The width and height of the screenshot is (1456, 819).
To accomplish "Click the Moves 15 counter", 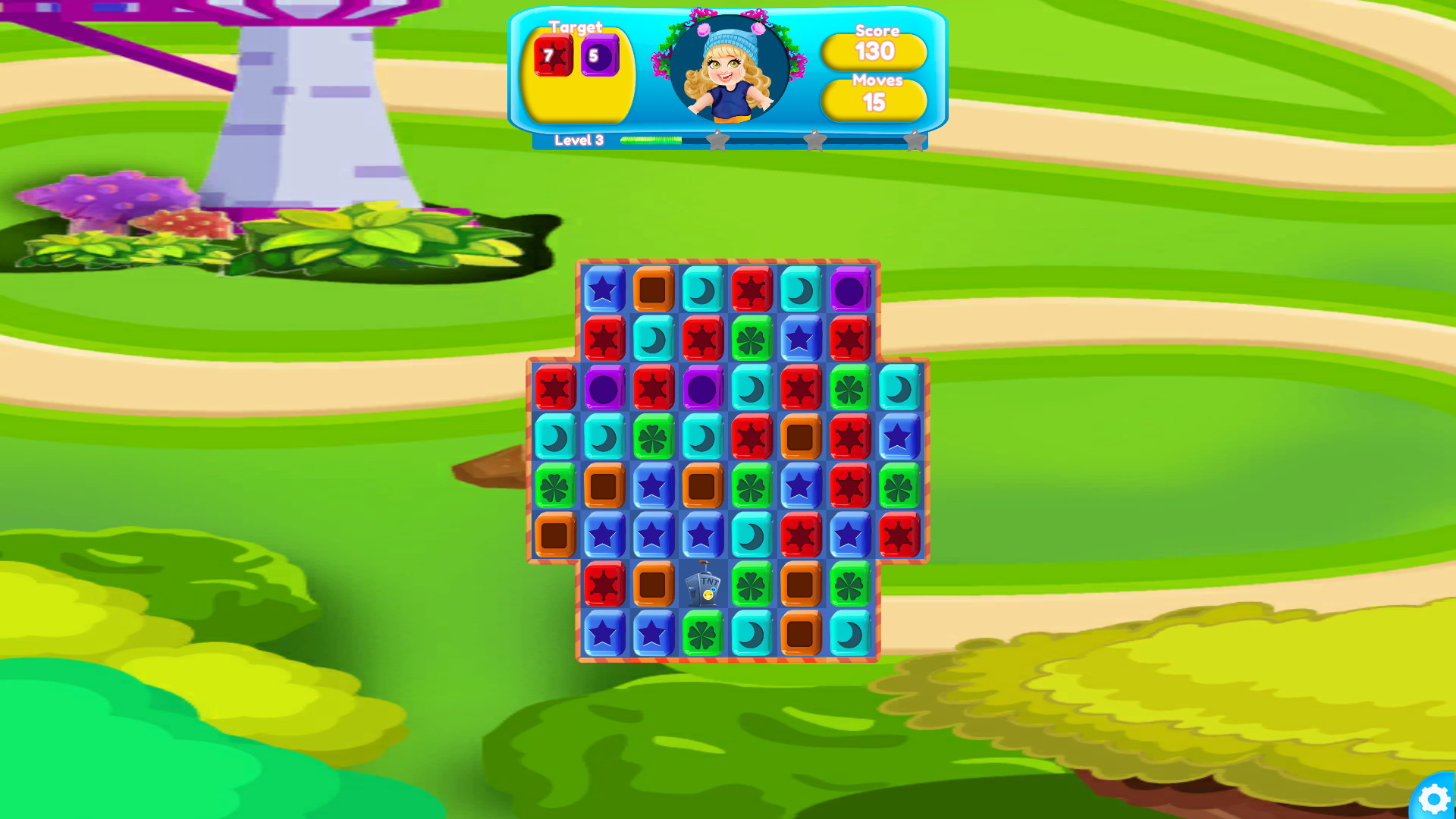I will click(x=874, y=99).
